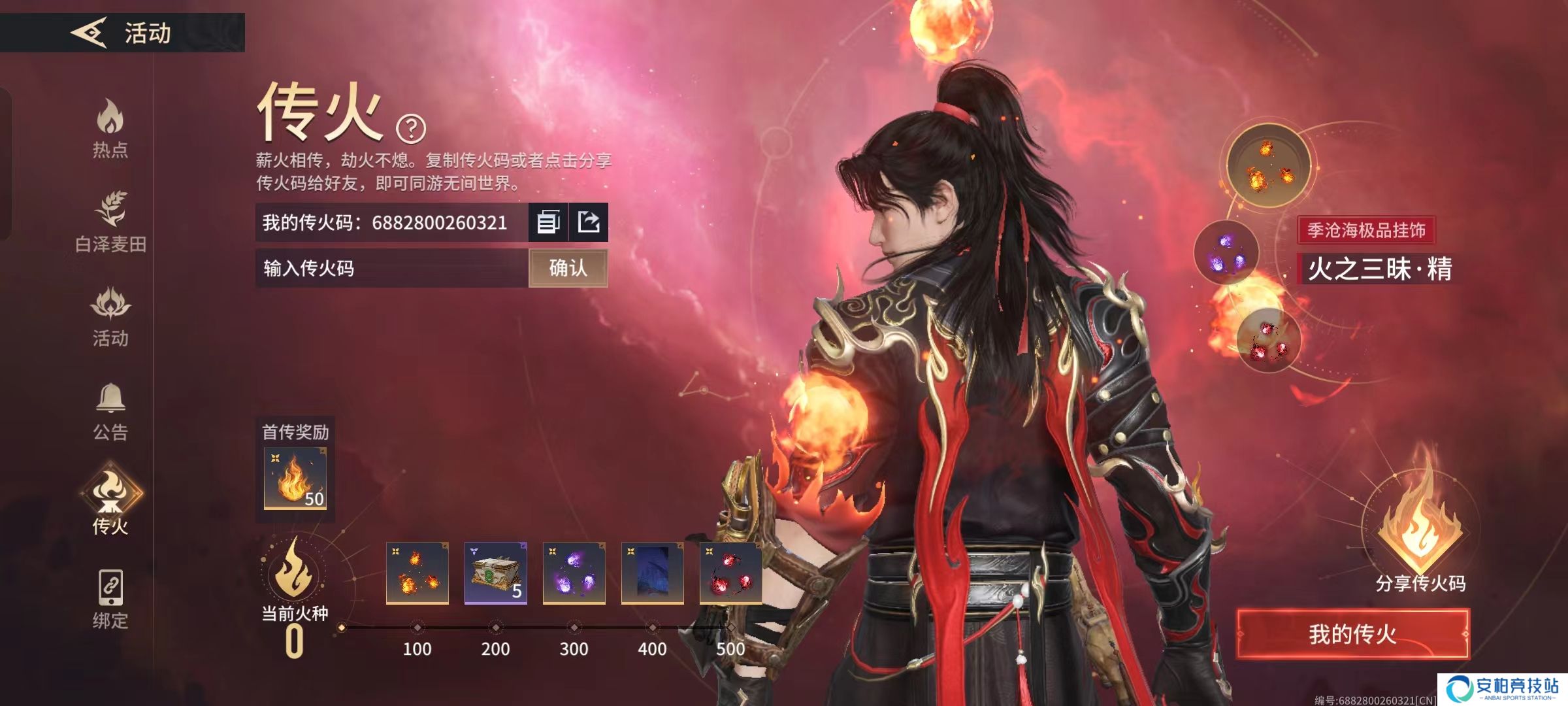Confirm the code with 确认

[568, 268]
